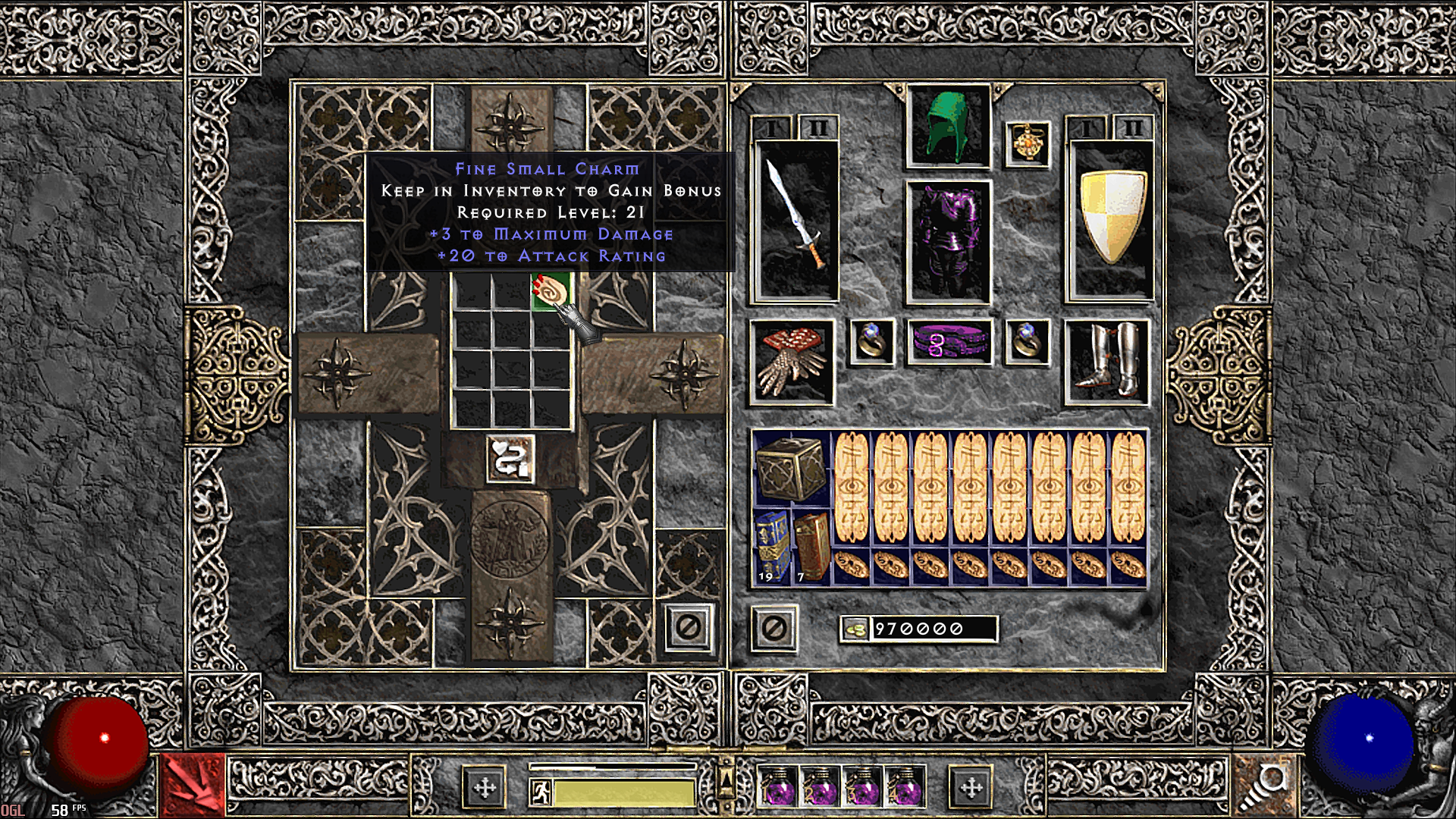Switch to weapon set II above the sword
Screen dimensions: 1456x819
[817, 128]
